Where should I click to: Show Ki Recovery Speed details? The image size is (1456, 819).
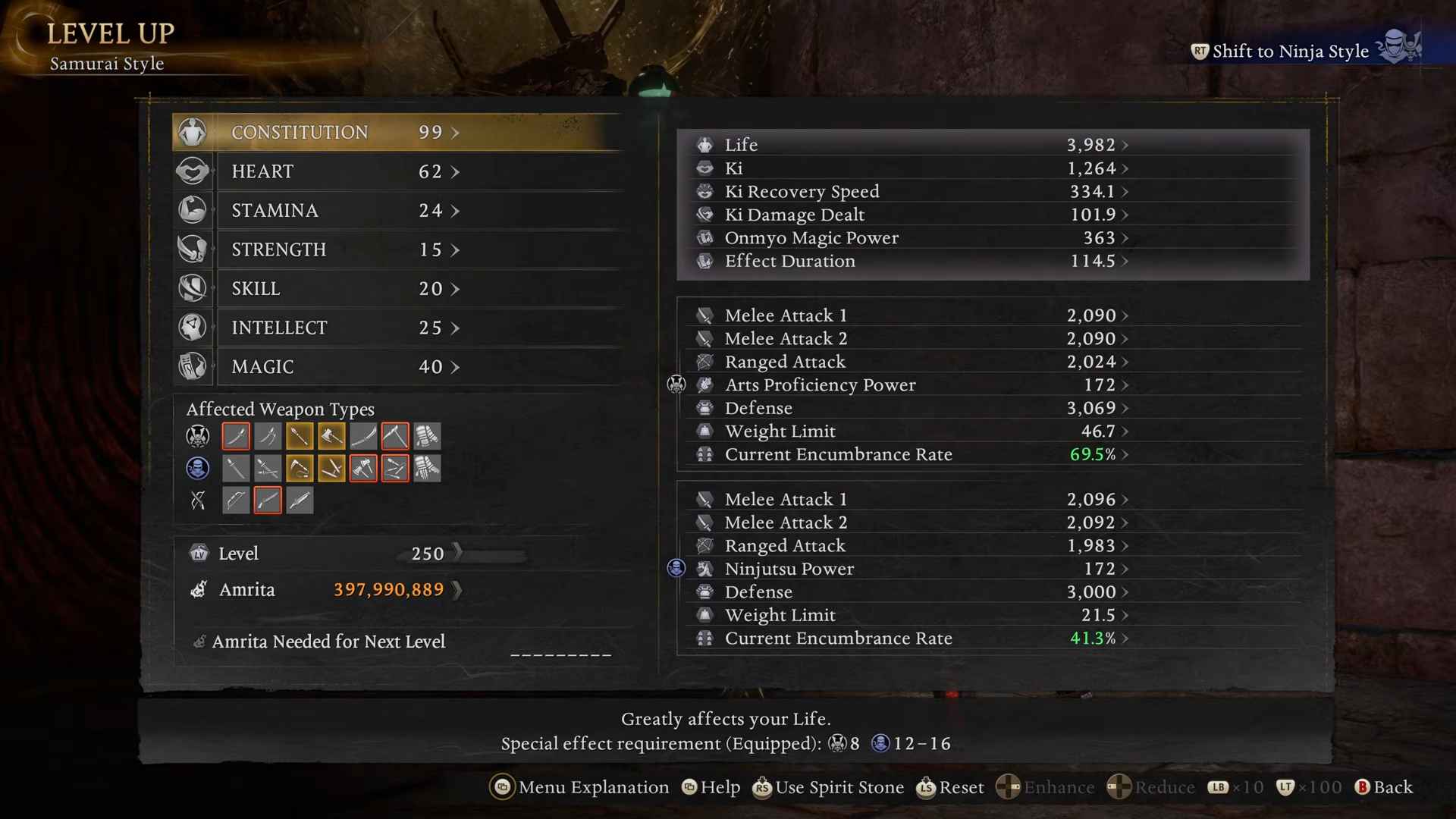(x=910, y=192)
